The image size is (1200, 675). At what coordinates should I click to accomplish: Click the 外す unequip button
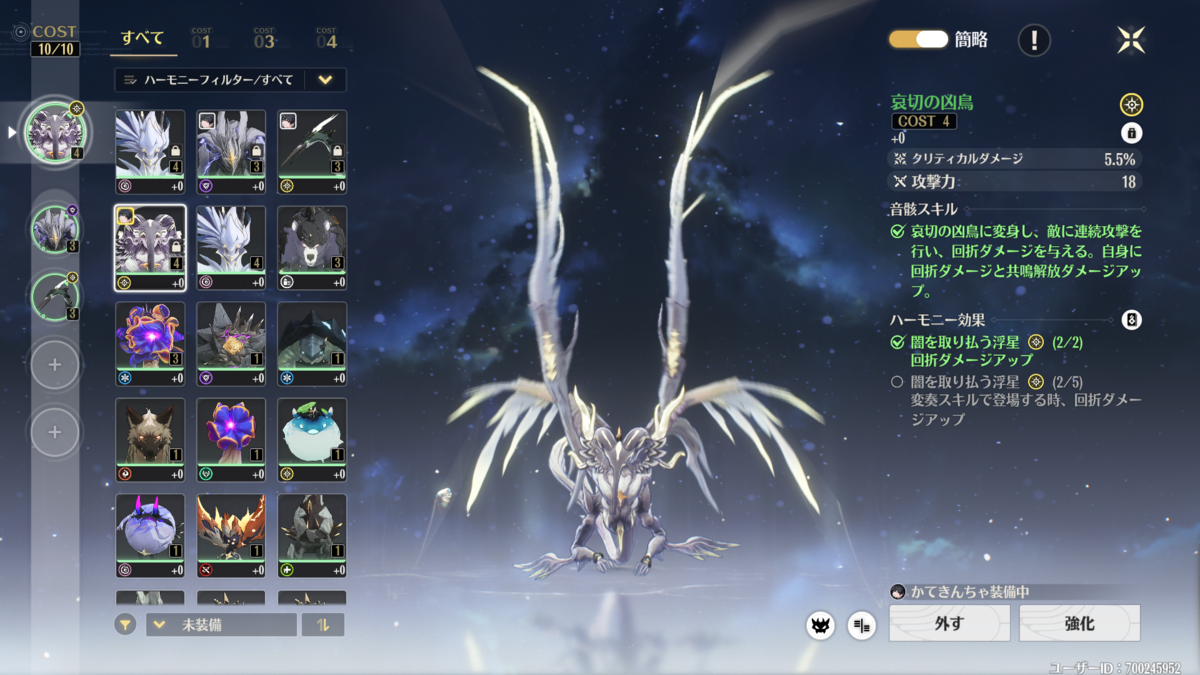coord(949,623)
